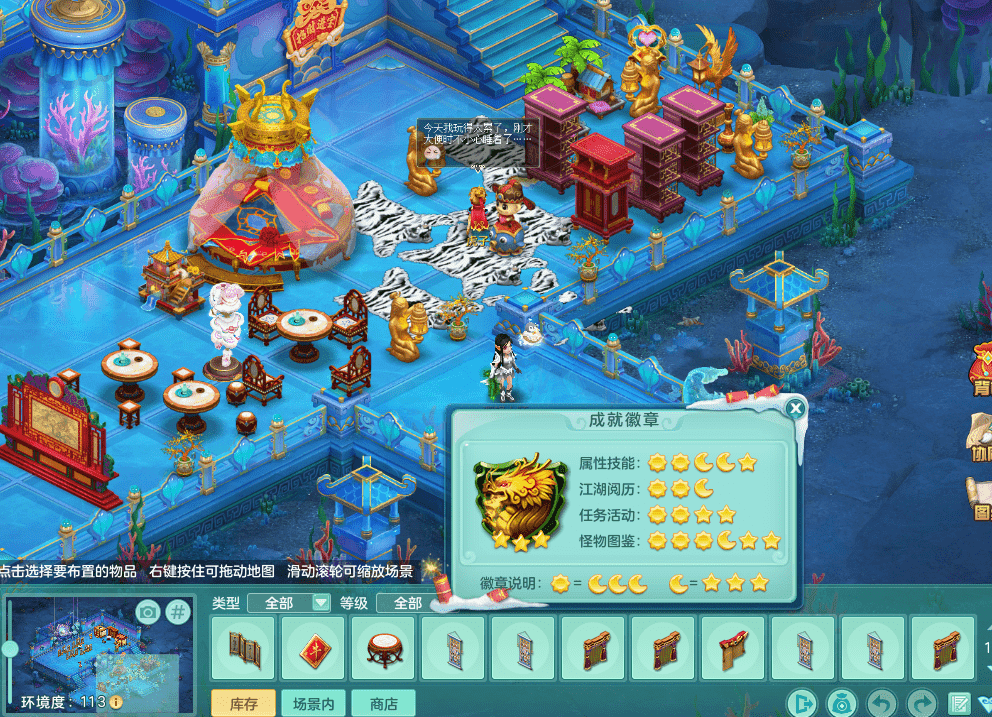Switch to the 商店 shop tab
This screenshot has width=992, height=717.
[x=384, y=704]
